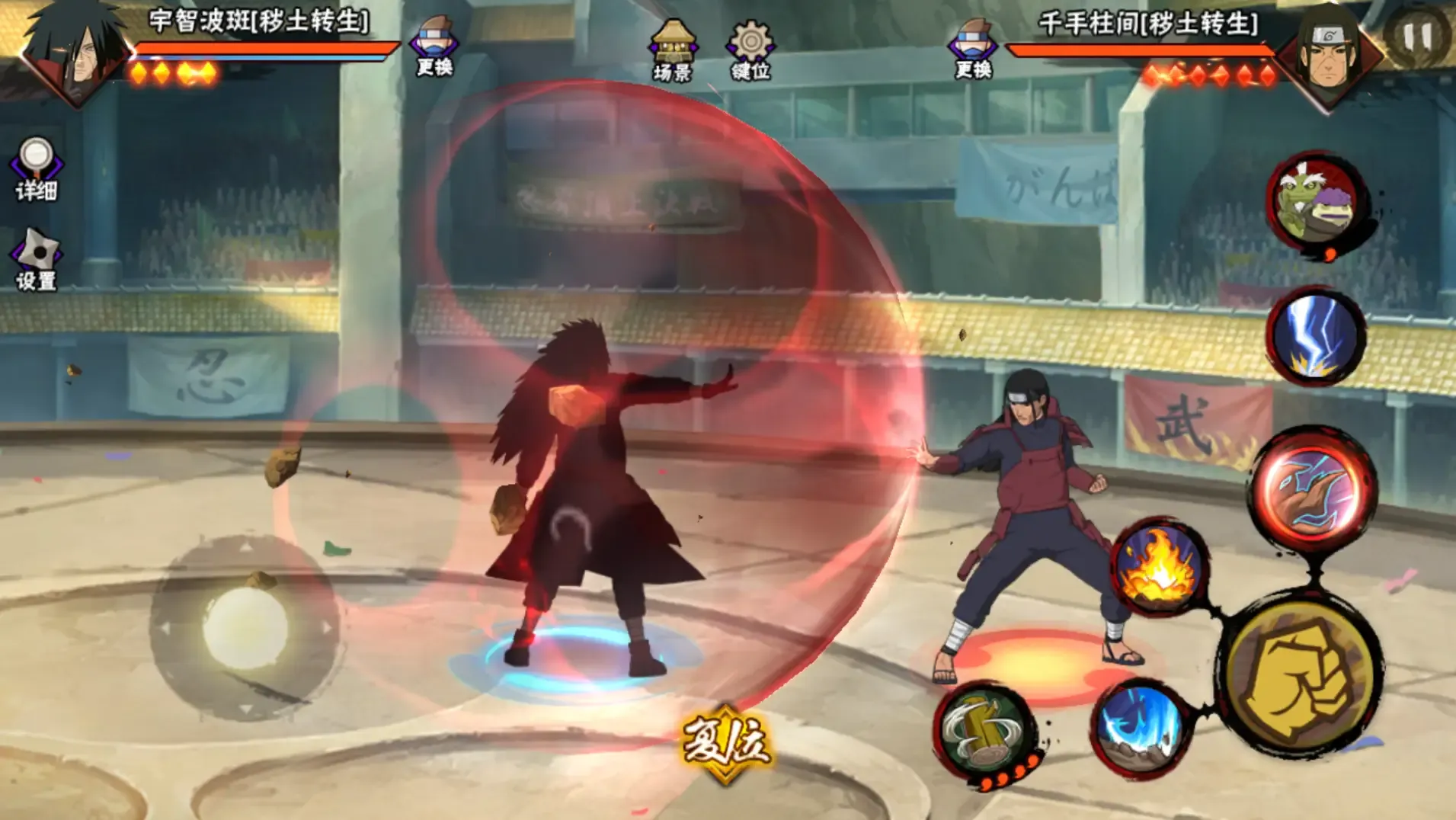This screenshot has height=820, width=1456.
Task: Open the 详细 details panel
Action: click(x=36, y=169)
